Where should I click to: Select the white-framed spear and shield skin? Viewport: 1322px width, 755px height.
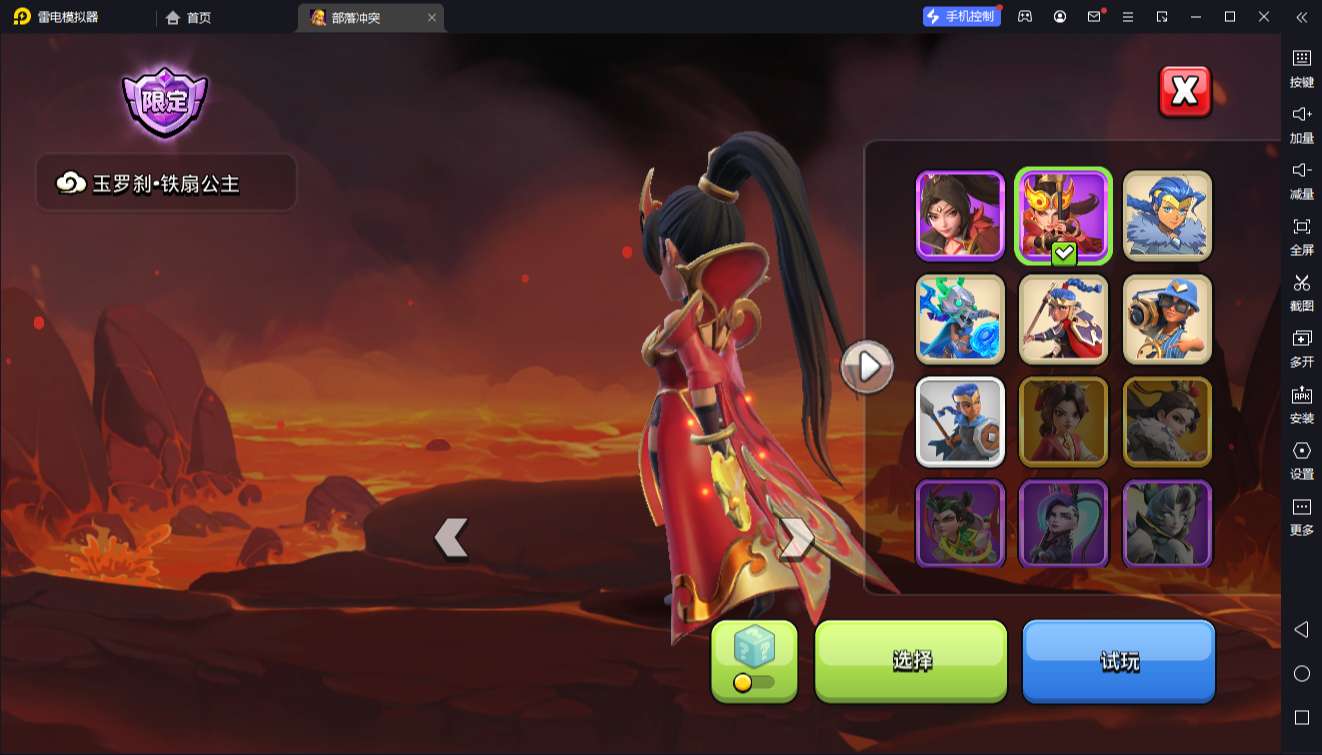pyautogui.click(x=960, y=422)
